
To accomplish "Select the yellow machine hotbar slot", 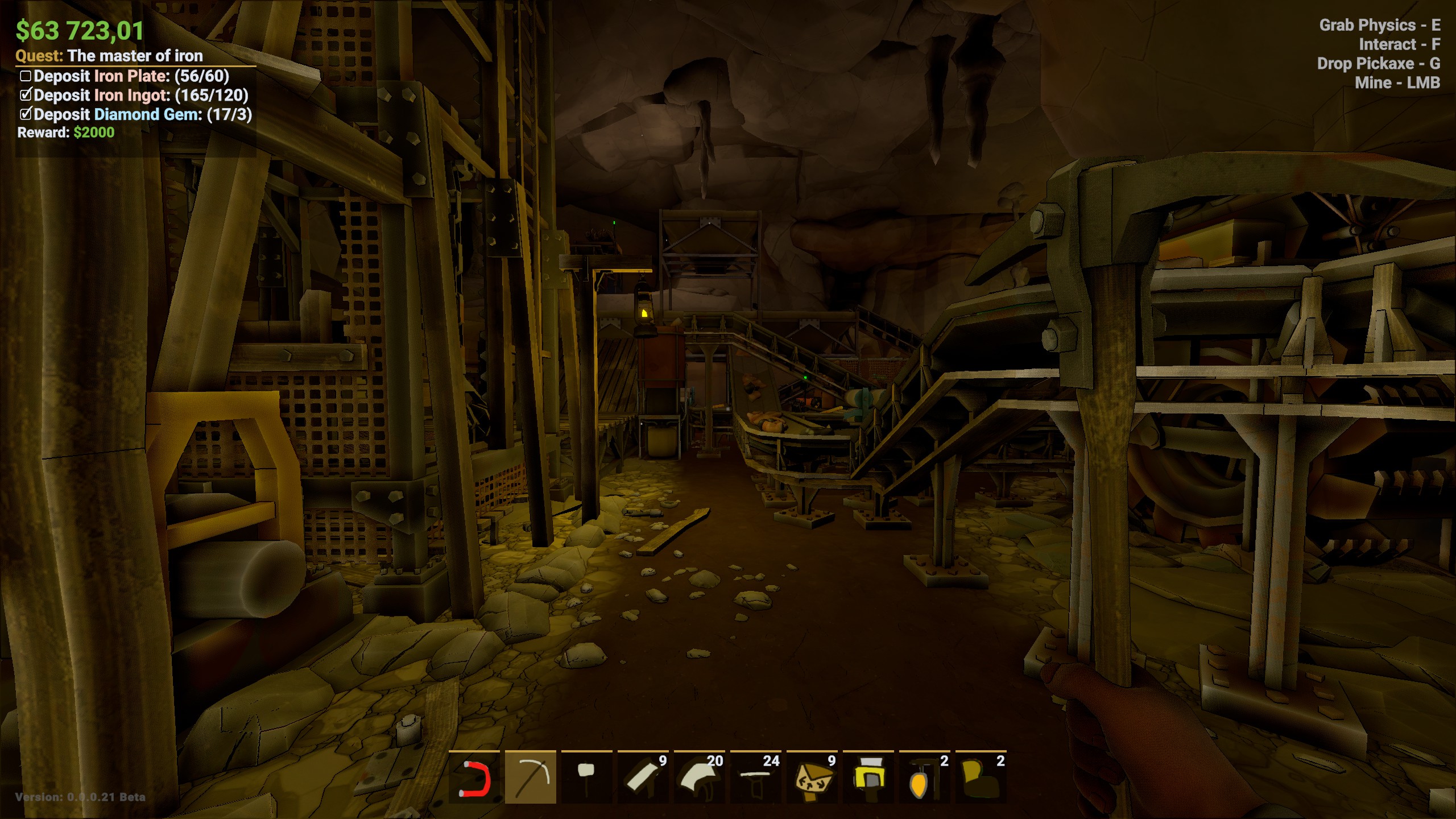I will [868, 777].
